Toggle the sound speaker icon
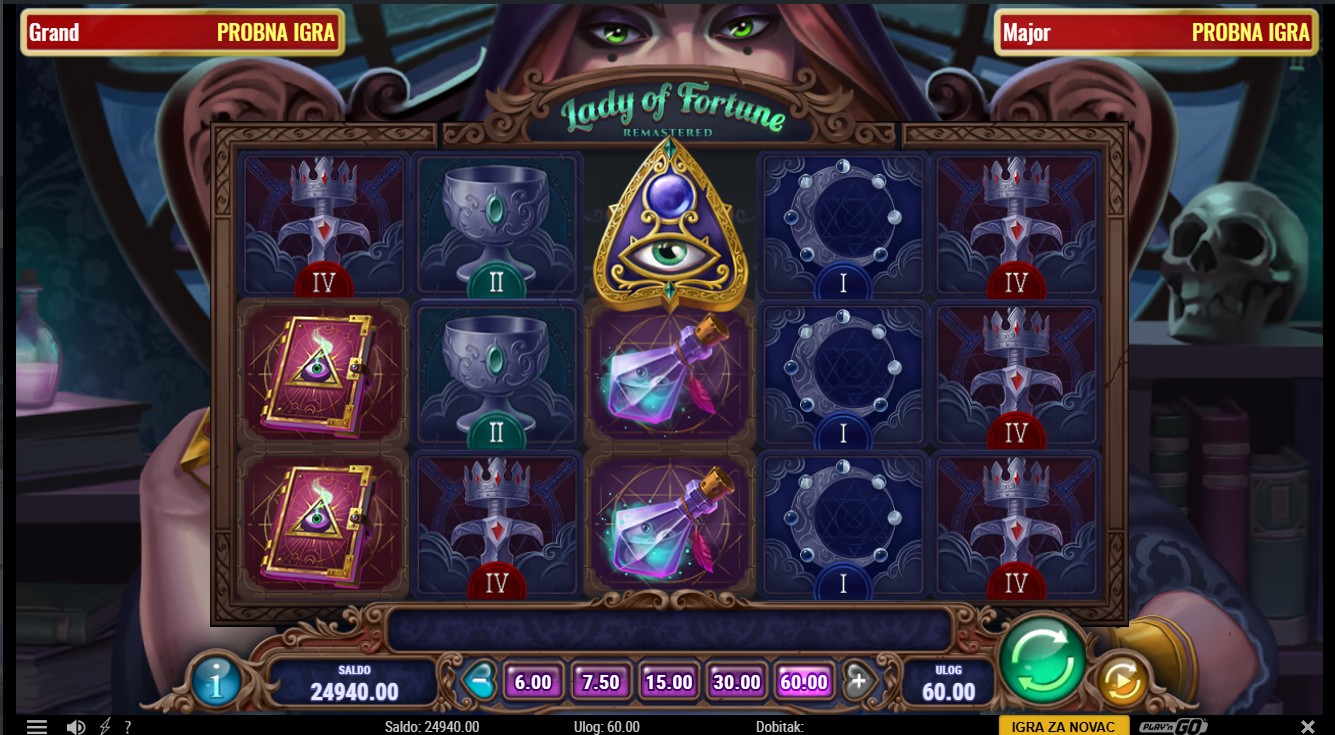 click(75, 727)
